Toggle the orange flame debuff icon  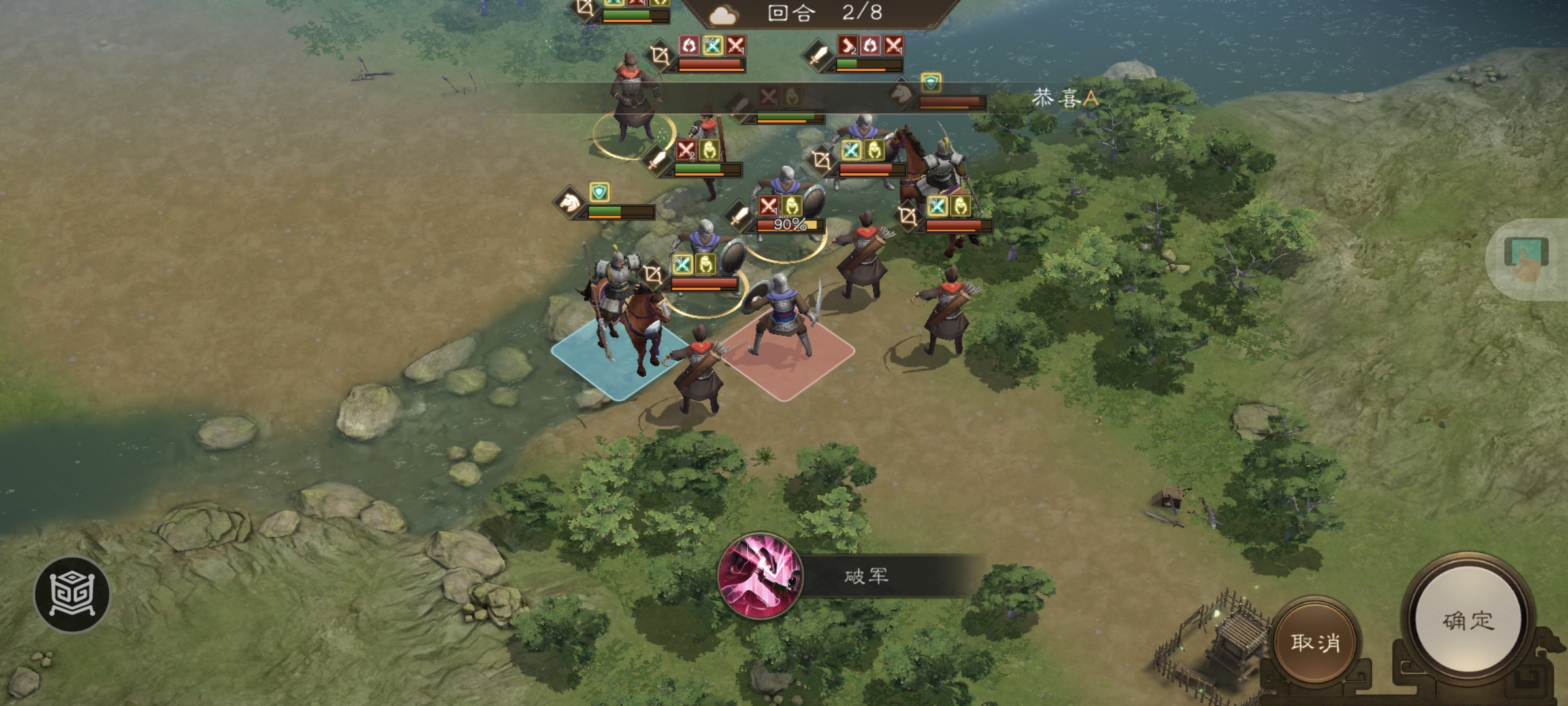pyautogui.click(x=870, y=45)
